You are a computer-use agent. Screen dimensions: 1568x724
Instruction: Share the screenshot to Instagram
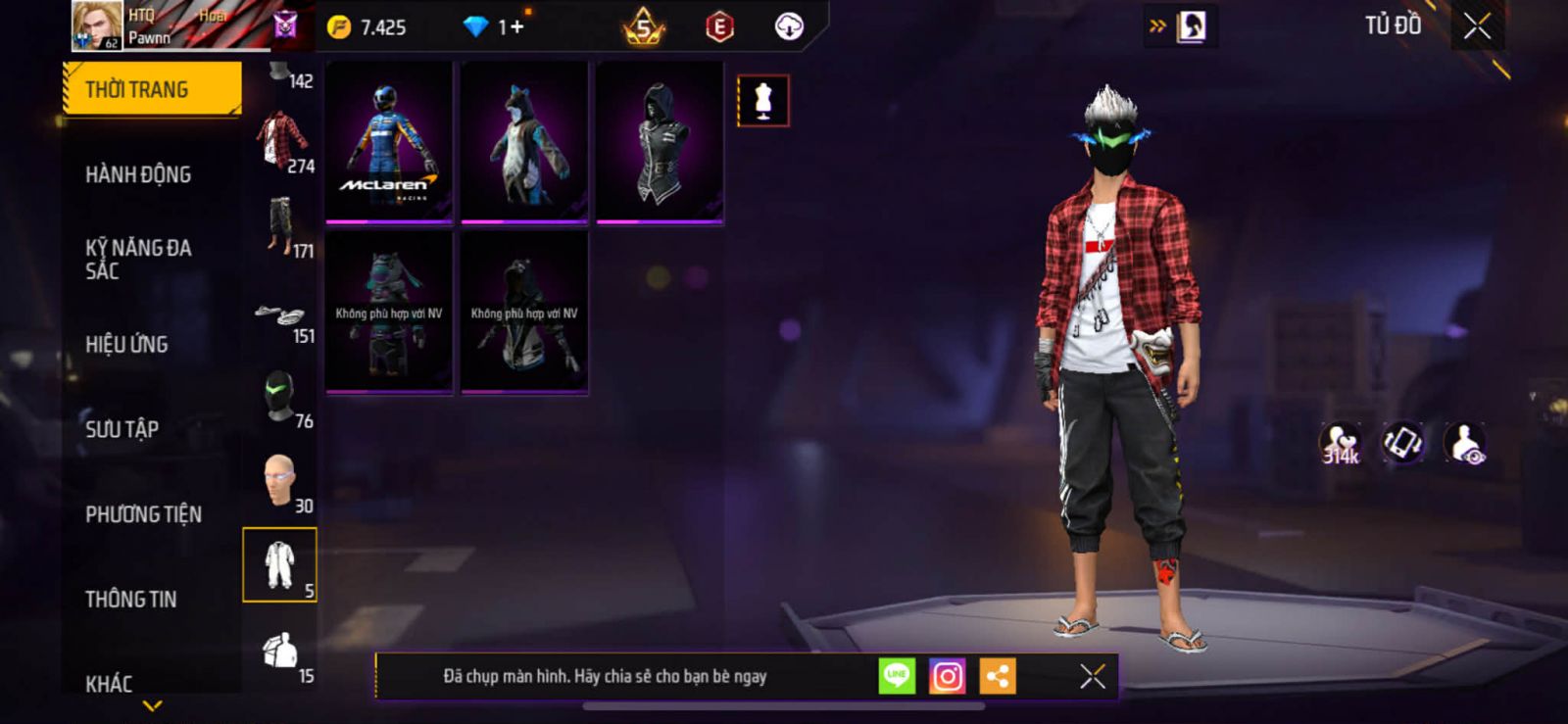[947, 676]
